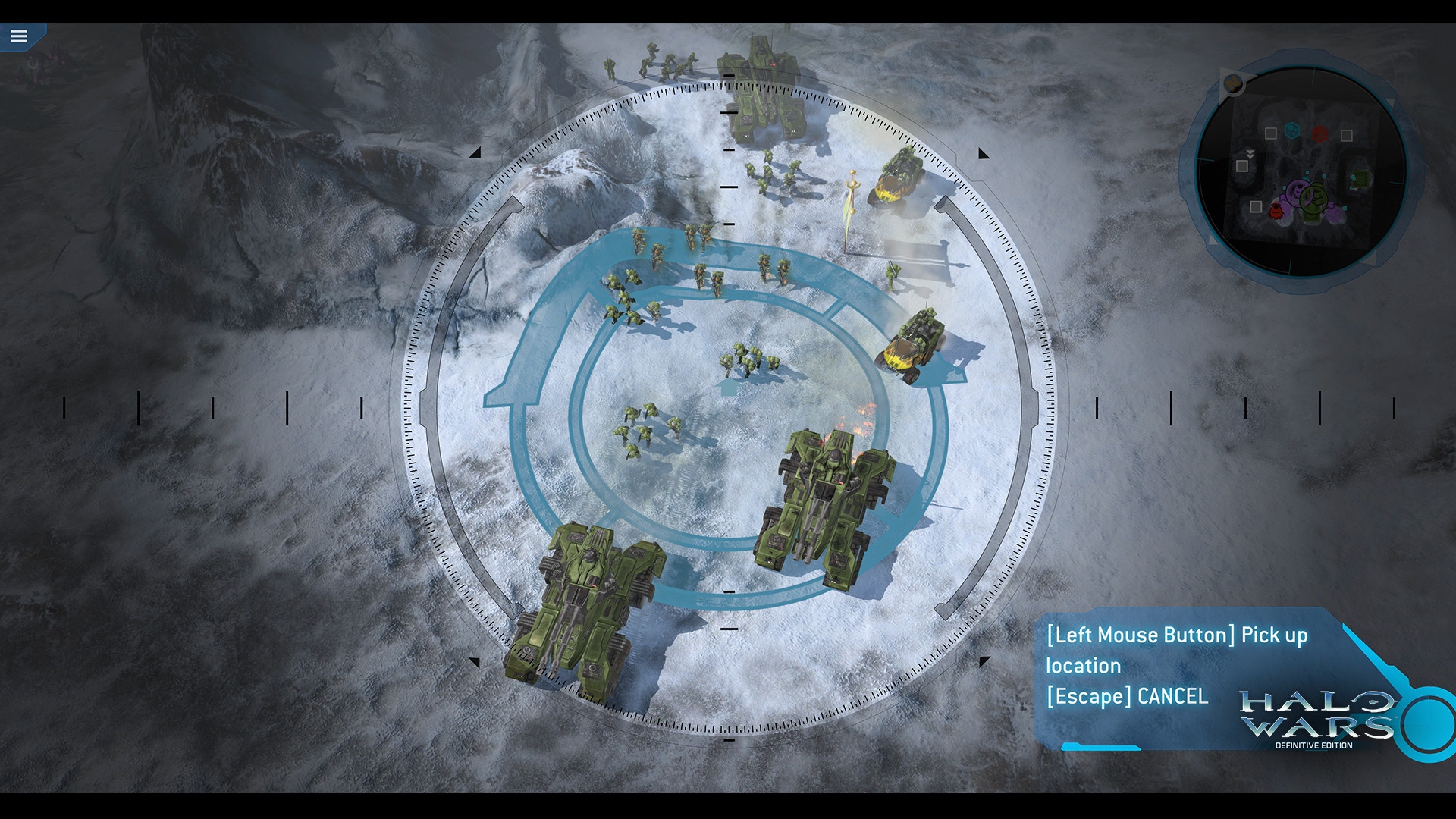Select the teal hexagon base icon on minimap

coord(1291,131)
